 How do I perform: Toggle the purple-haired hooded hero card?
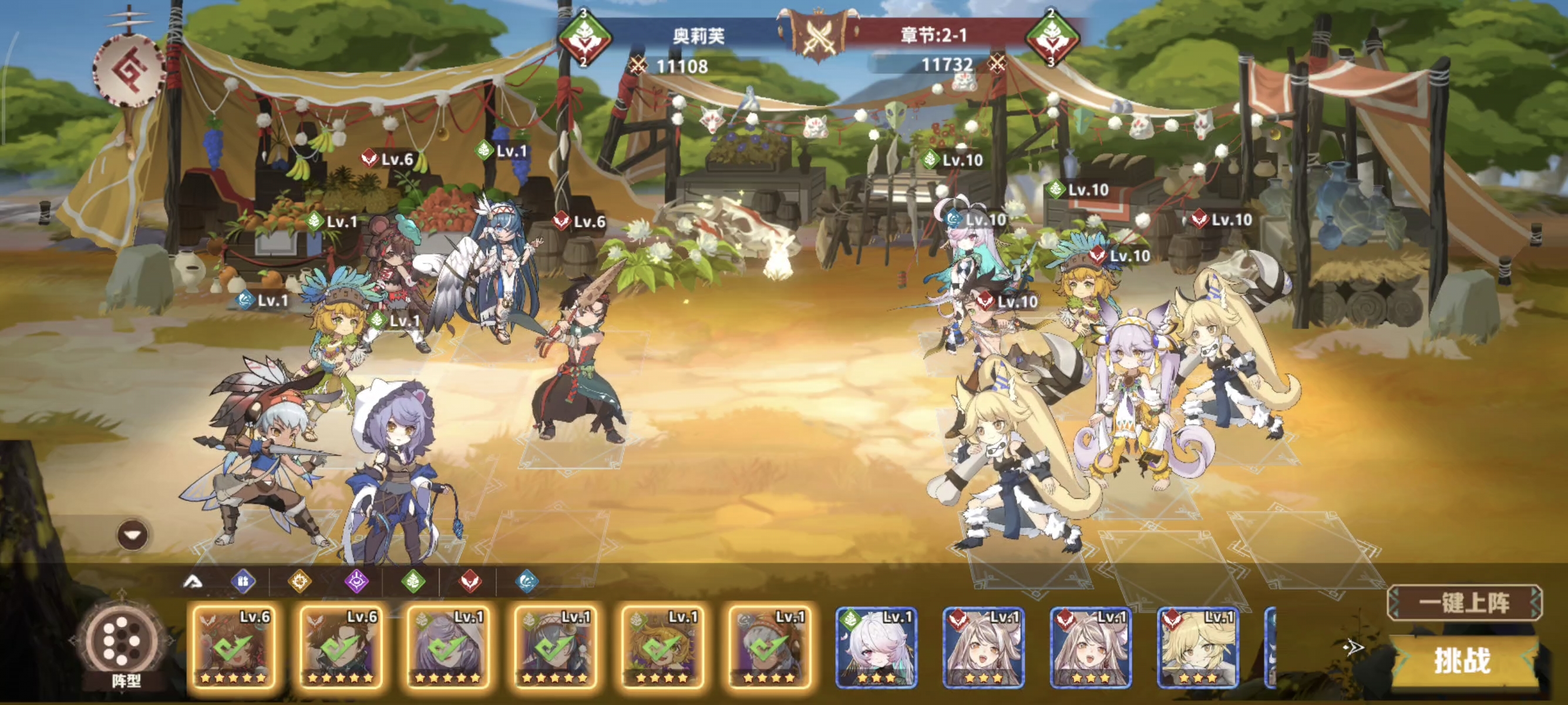[447, 647]
